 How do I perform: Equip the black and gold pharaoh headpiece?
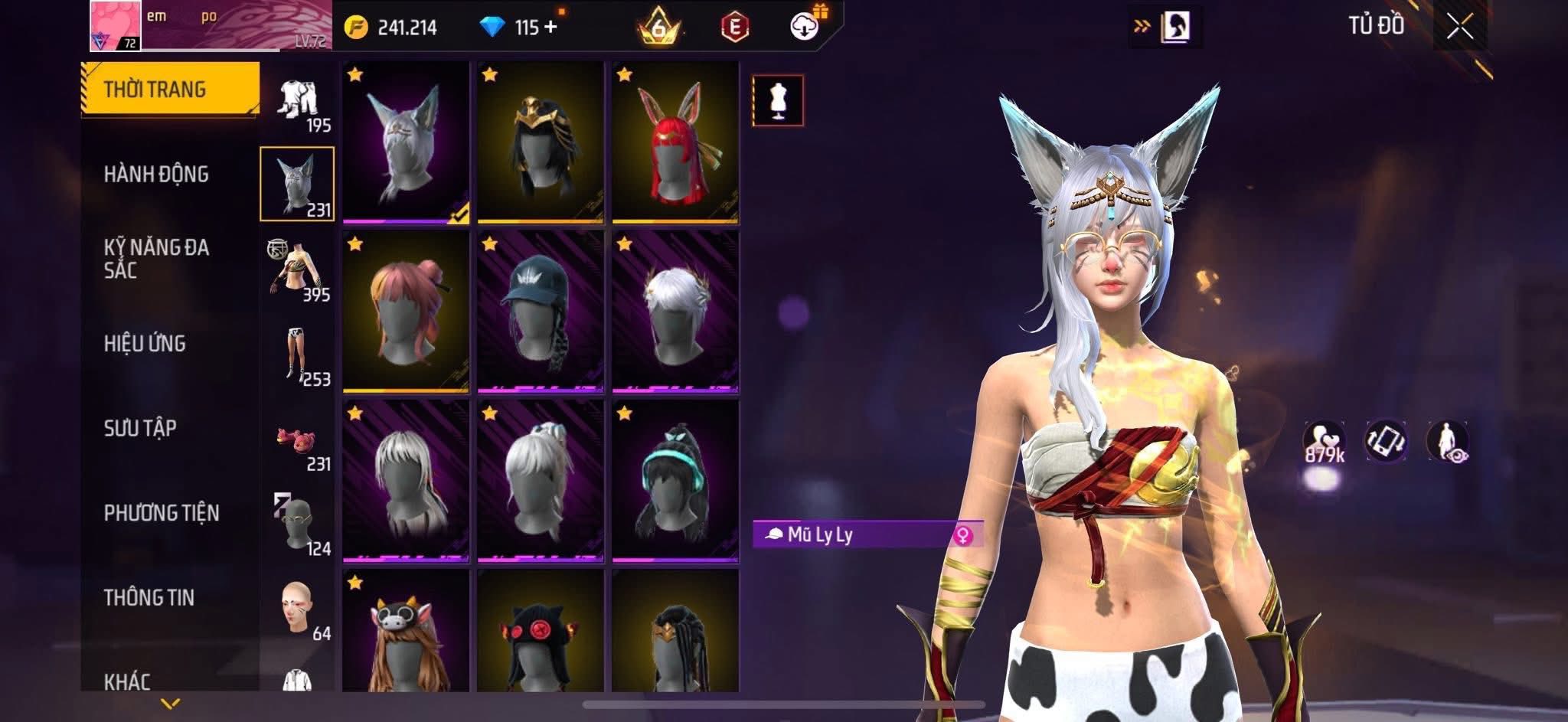(x=540, y=143)
